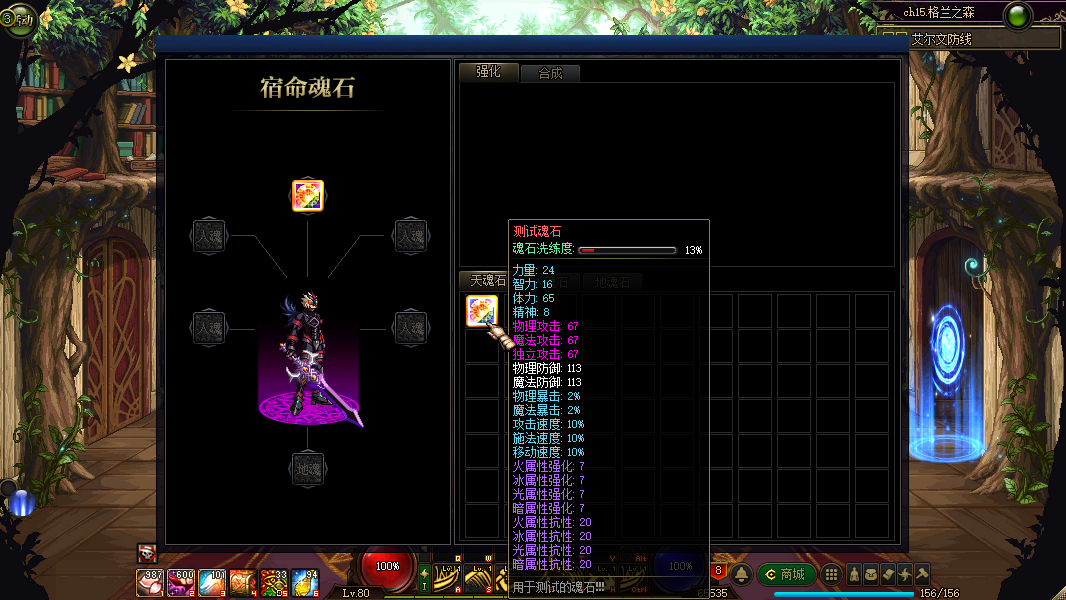Use the quick slot item with 987 count
1066x600 pixels.
150,581
